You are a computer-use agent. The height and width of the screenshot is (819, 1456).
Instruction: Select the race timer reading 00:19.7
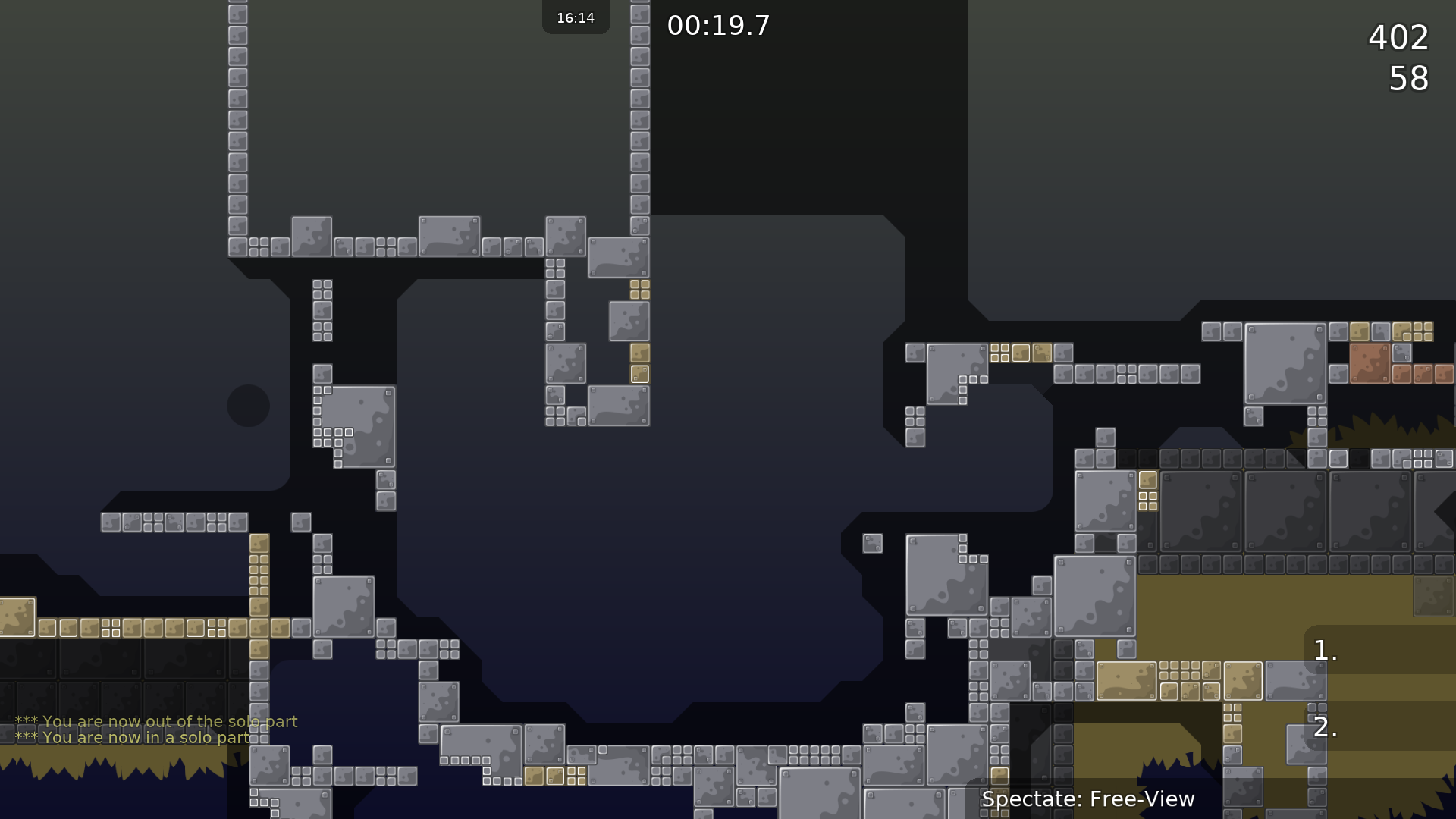pyautogui.click(x=718, y=25)
